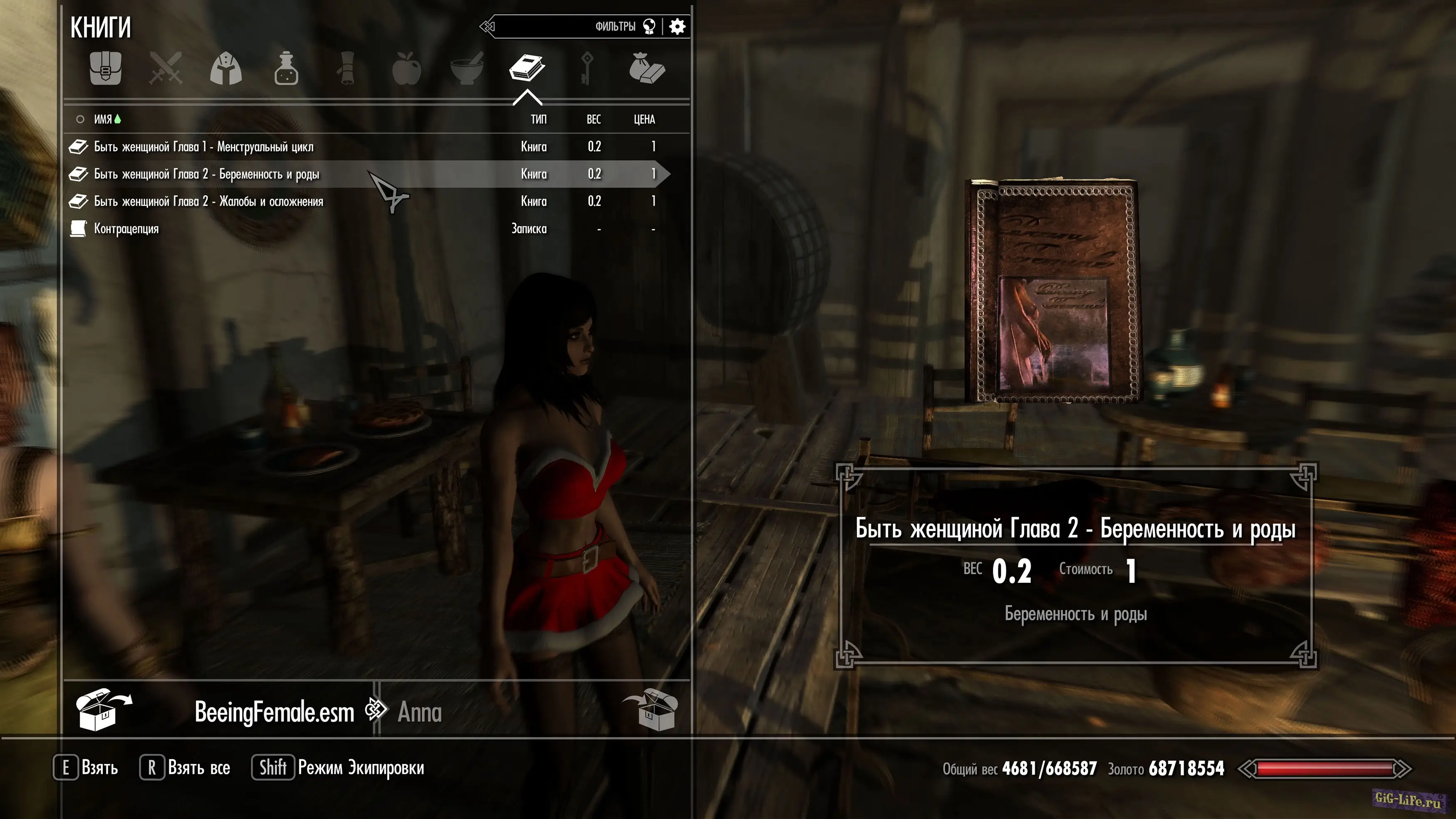This screenshot has width=1456, height=819.
Task: Sort the list by Вес column
Action: pos(594,119)
